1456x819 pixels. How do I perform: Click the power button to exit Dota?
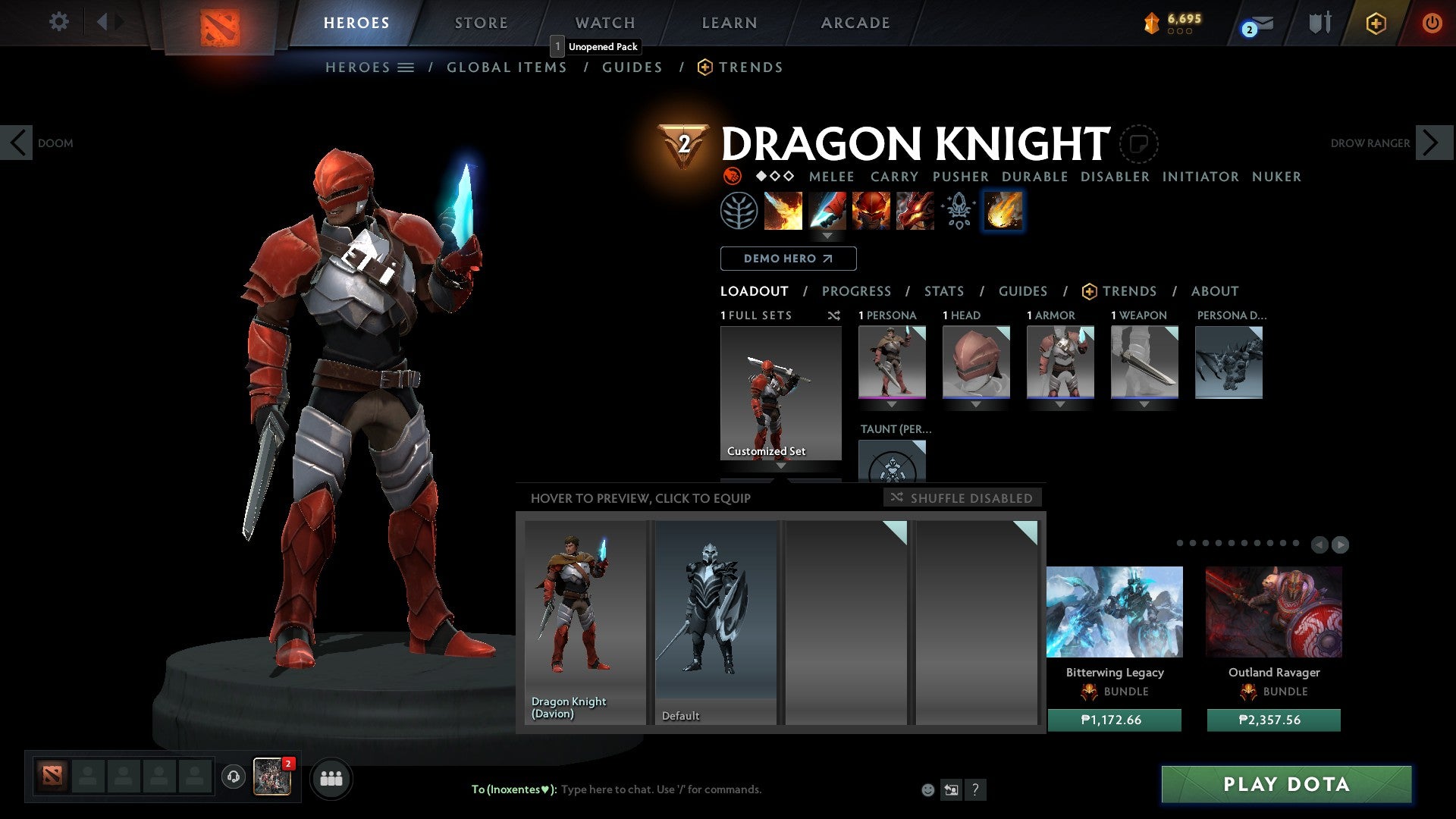pyautogui.click(x=1432, y=23)
